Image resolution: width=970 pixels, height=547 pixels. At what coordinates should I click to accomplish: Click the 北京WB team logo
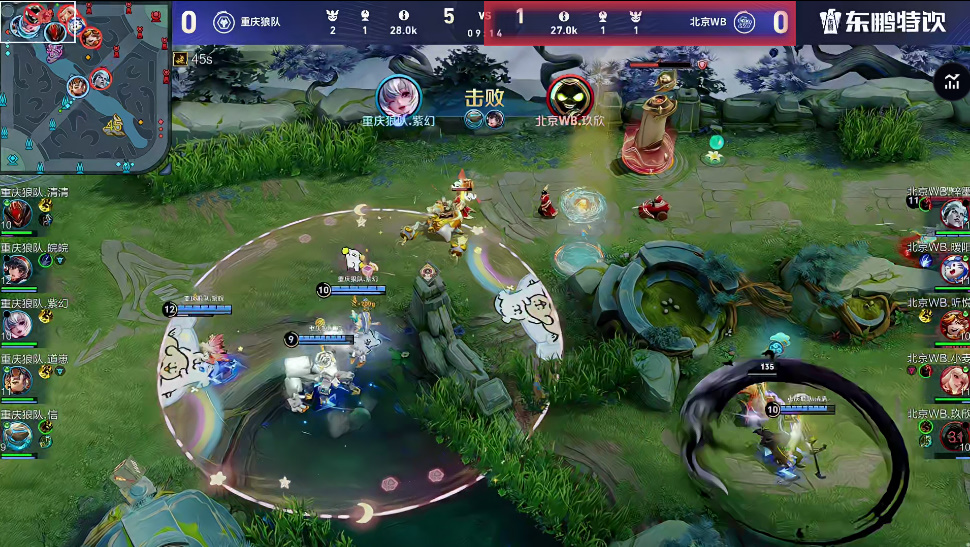(x=744, y=23)
